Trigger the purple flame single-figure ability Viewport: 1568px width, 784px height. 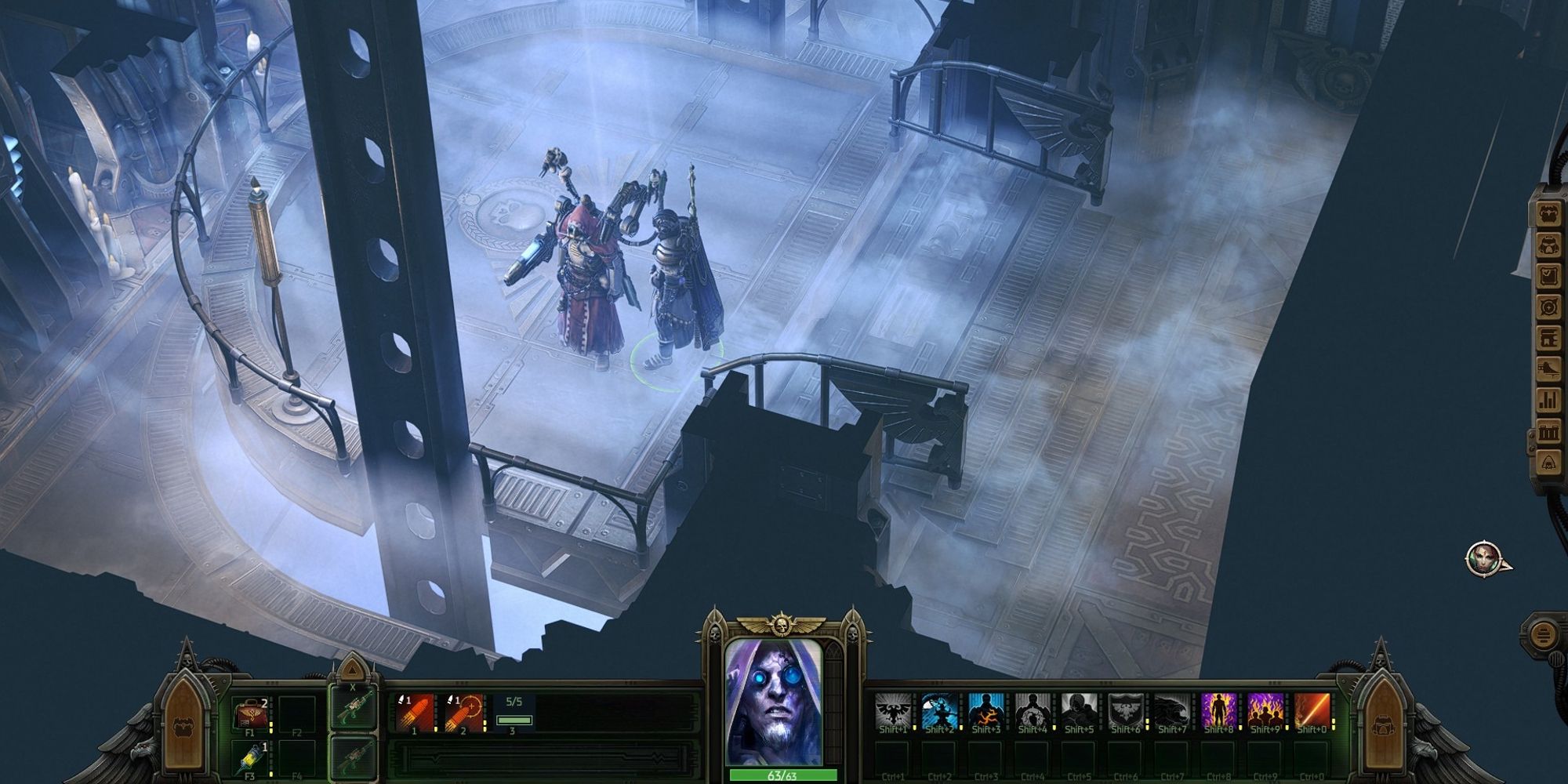1218,711
